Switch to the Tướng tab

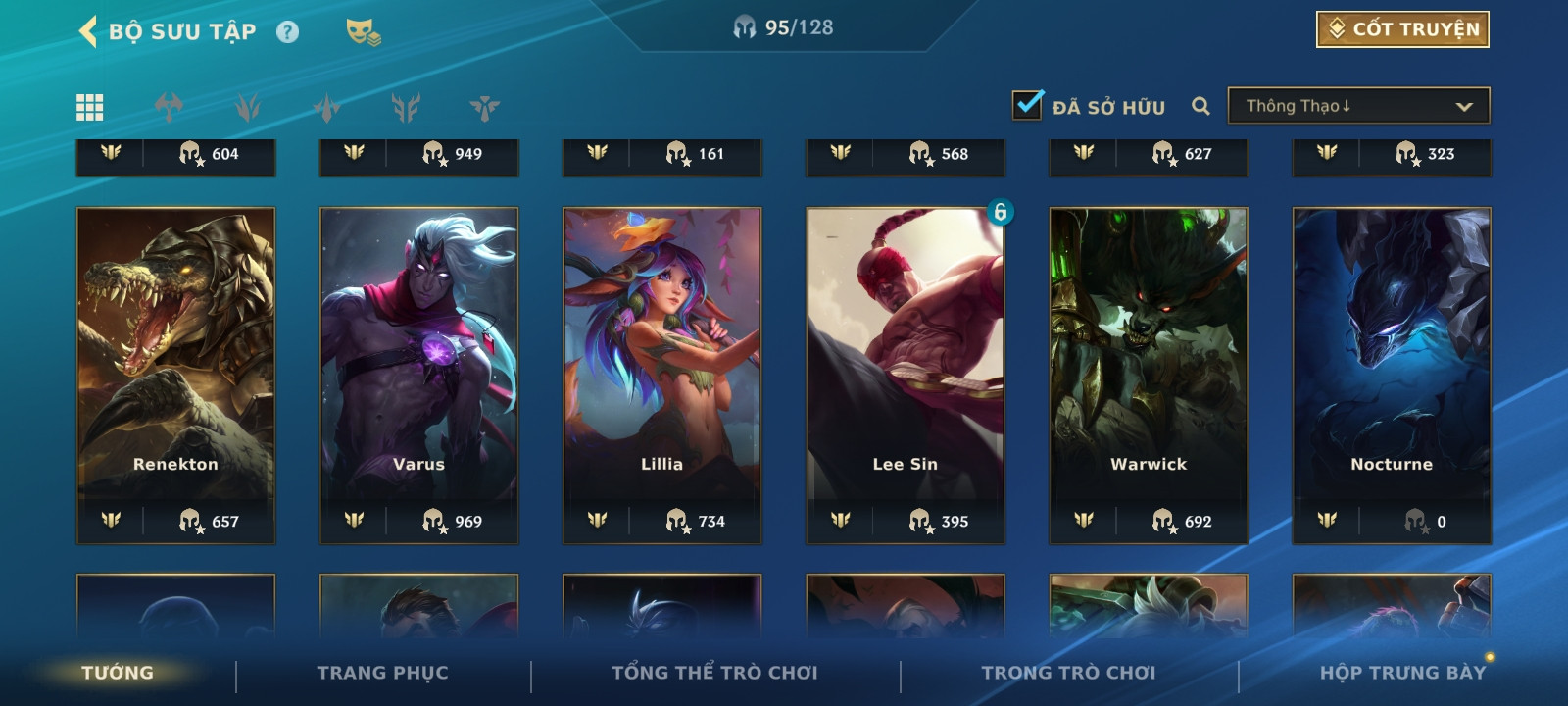(x=118, y=673)
